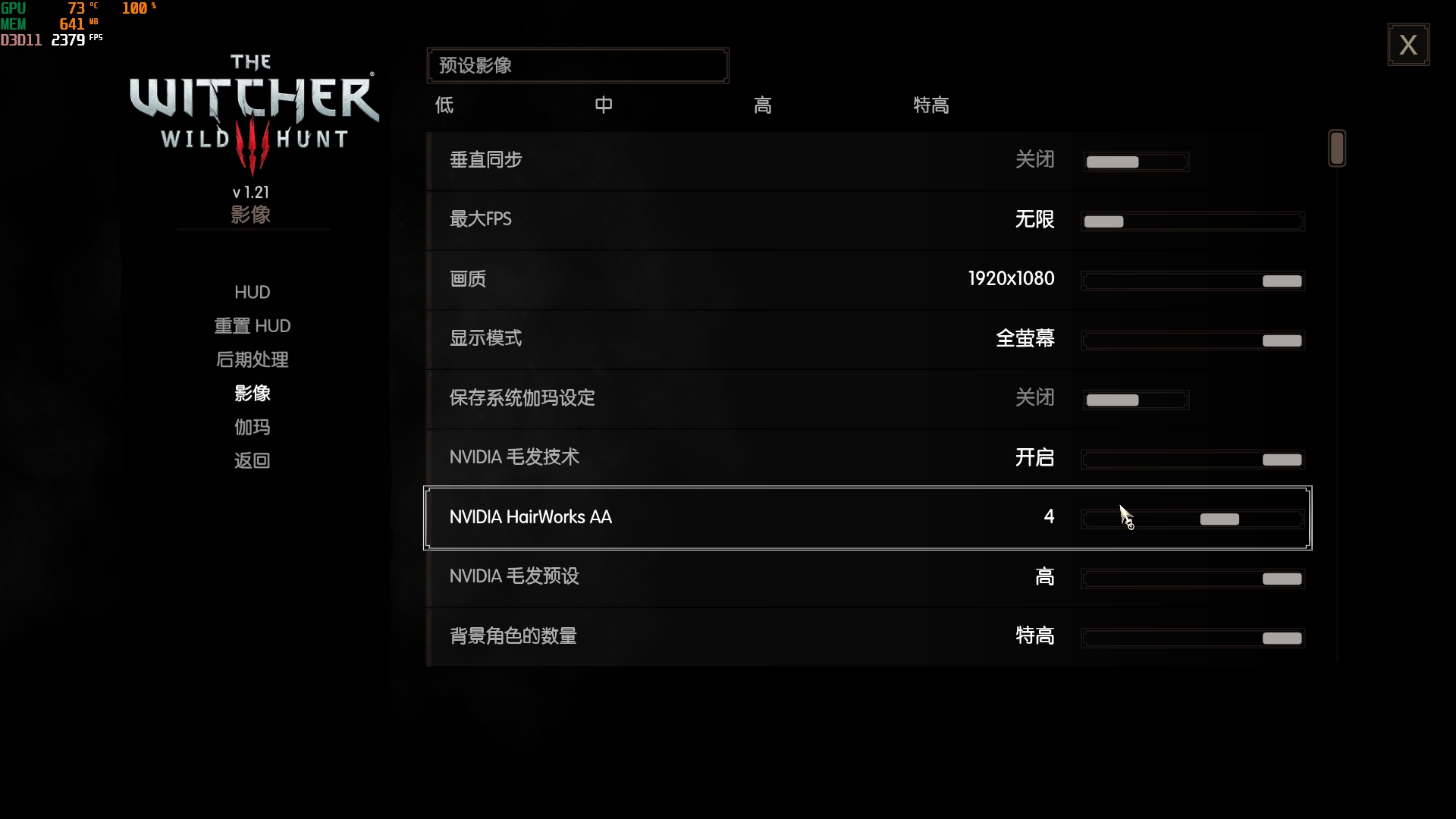Enable 保存系统伽玛设定 setting

(x=1136, y=400)
